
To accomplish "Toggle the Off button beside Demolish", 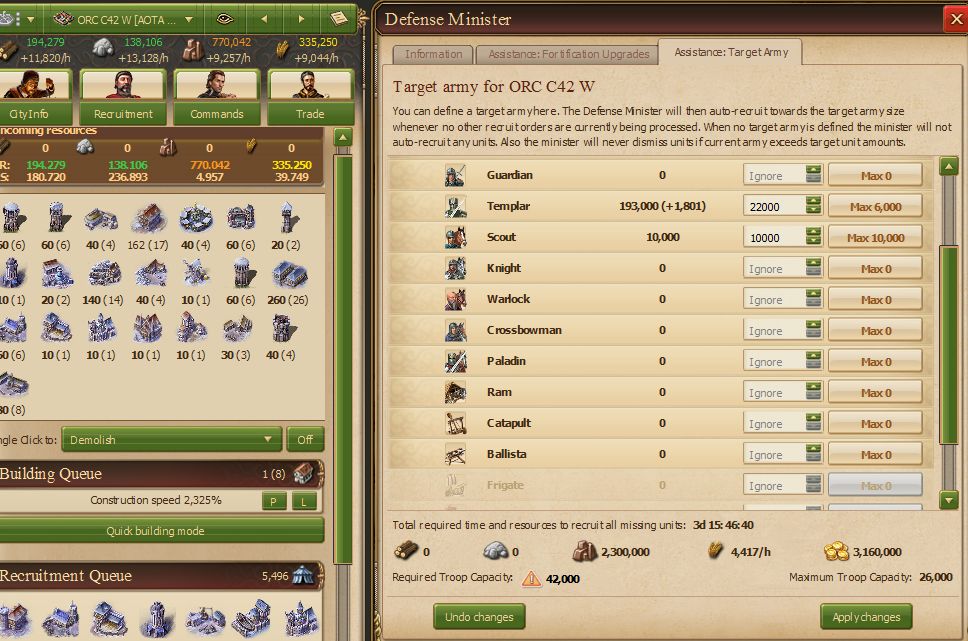I will click(305, 439).
